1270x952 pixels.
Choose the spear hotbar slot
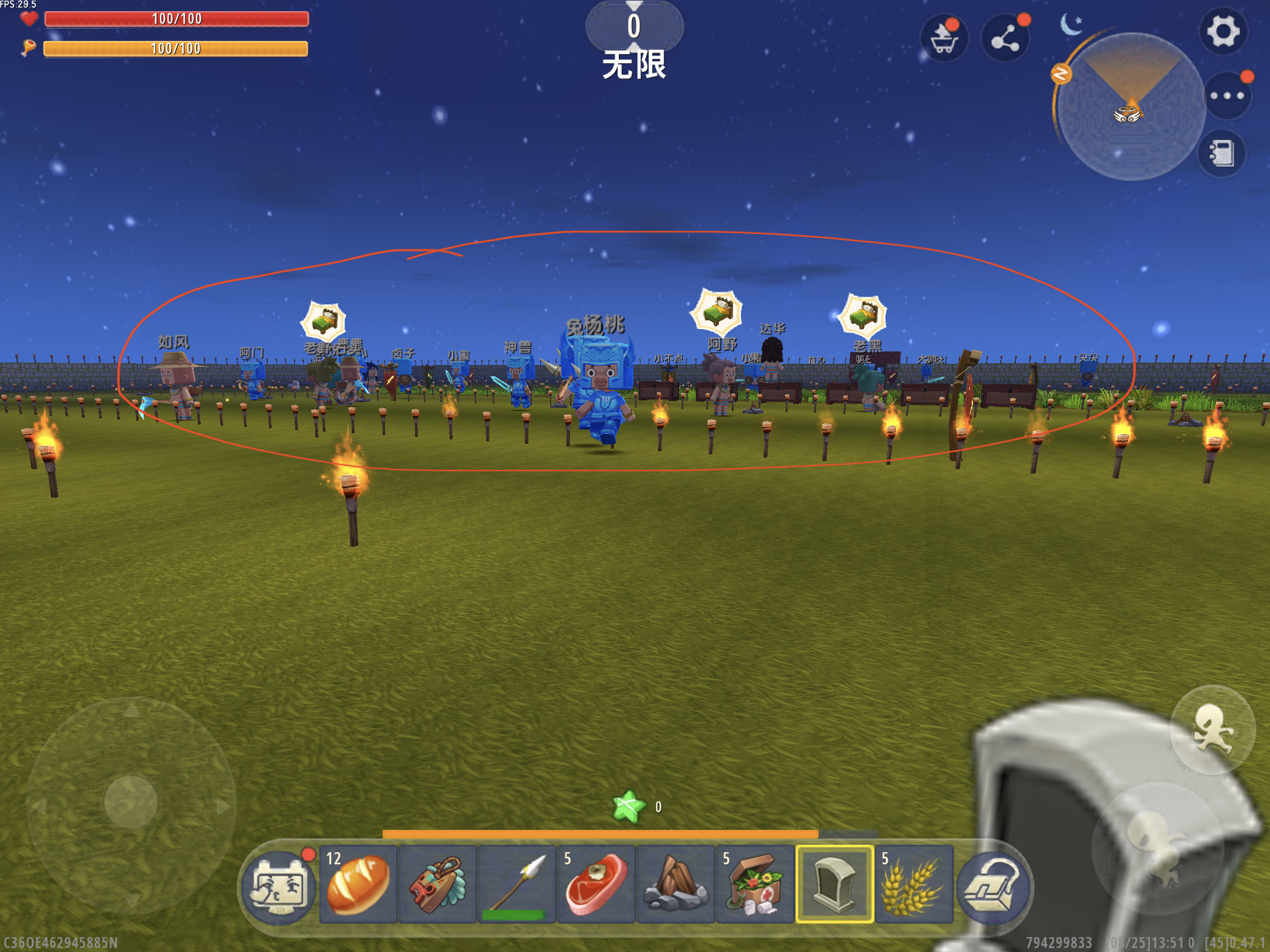[517, 884]
